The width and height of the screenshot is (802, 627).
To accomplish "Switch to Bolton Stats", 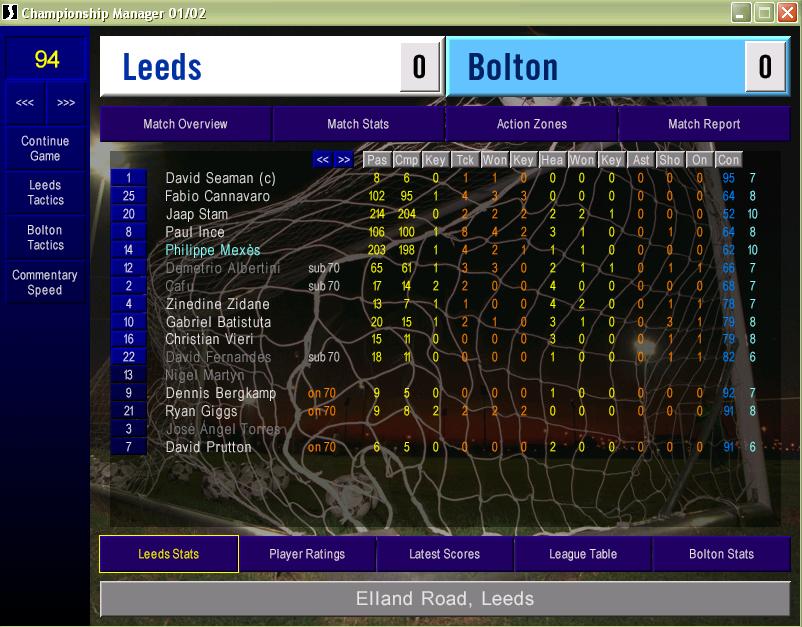I will pos(721,554).
